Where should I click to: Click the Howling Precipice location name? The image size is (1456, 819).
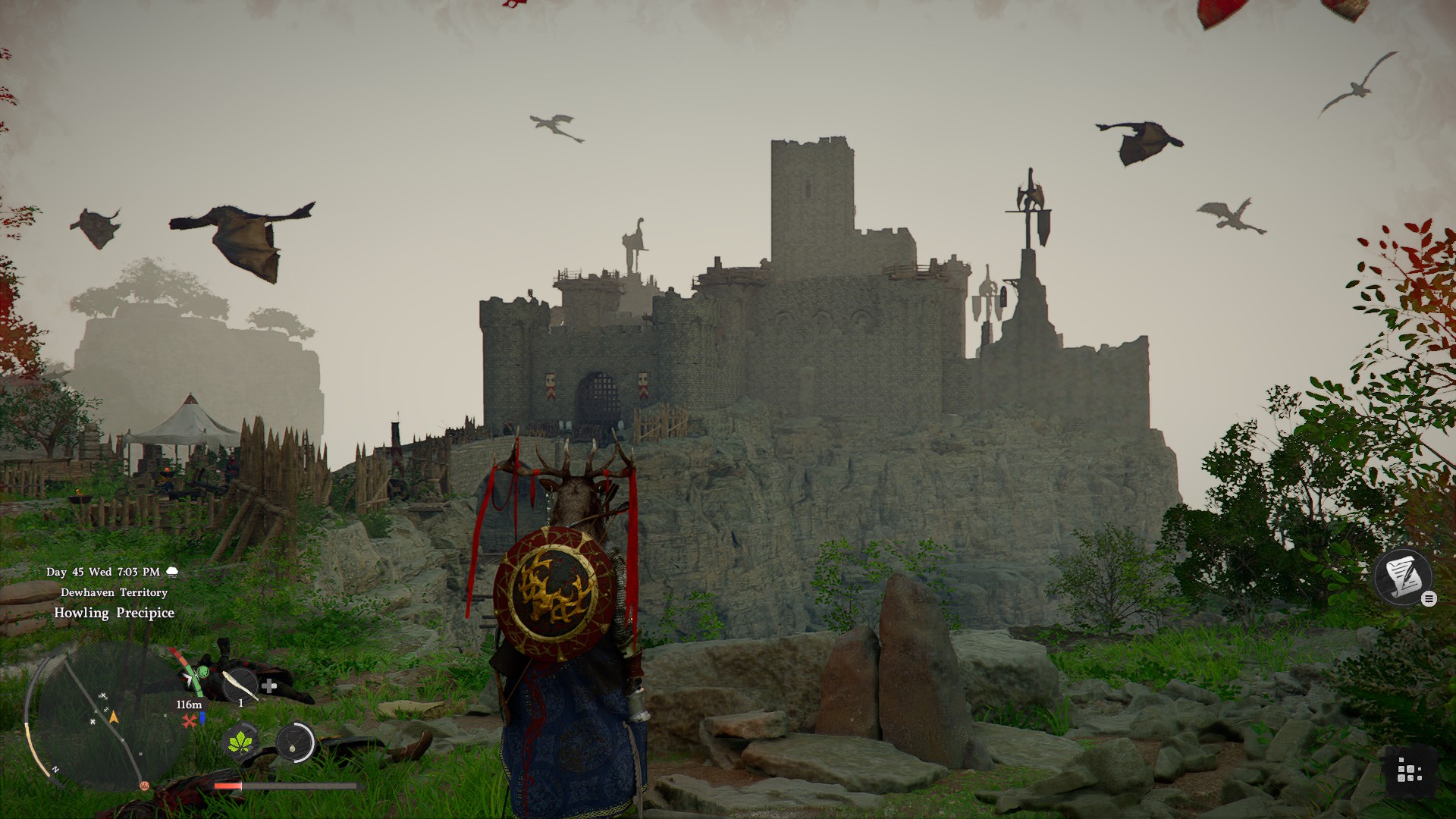coord(114,613)
